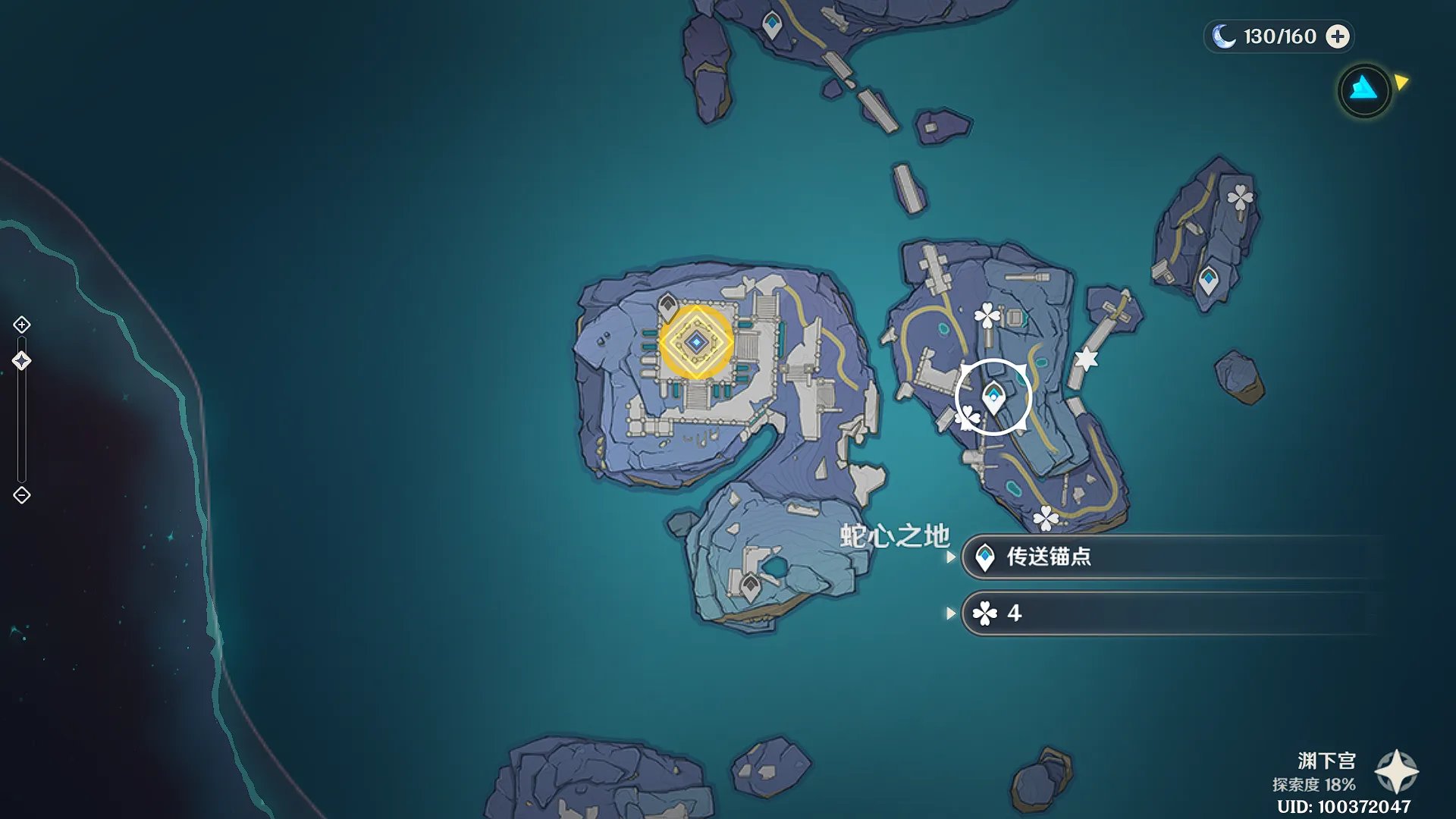The height and width of the screenshot is (819, 1456).
Task: Select the locked waypoint beside the golden domain
Action: tap(667, 306)
